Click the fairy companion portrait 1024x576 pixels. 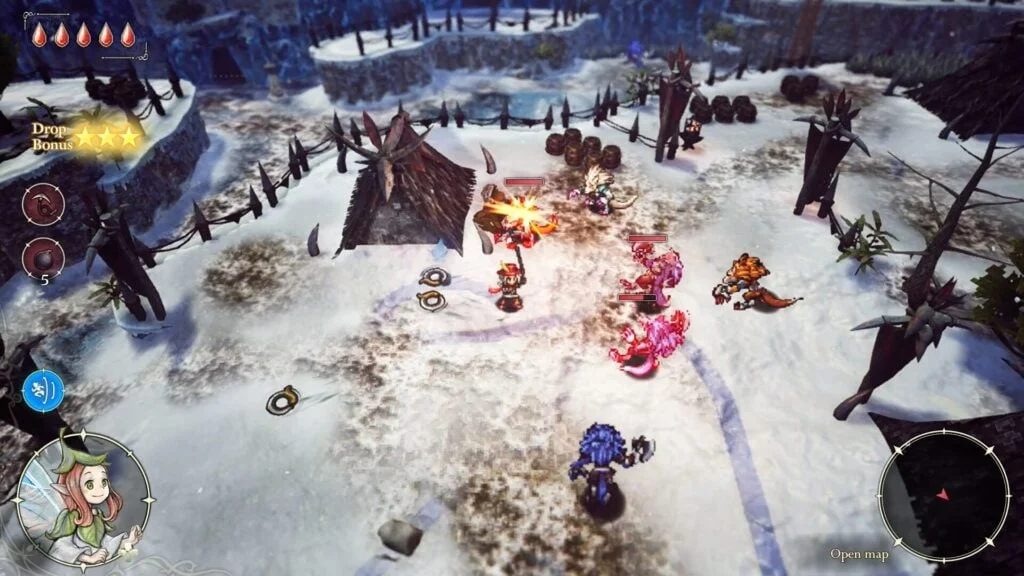[84, 499]
